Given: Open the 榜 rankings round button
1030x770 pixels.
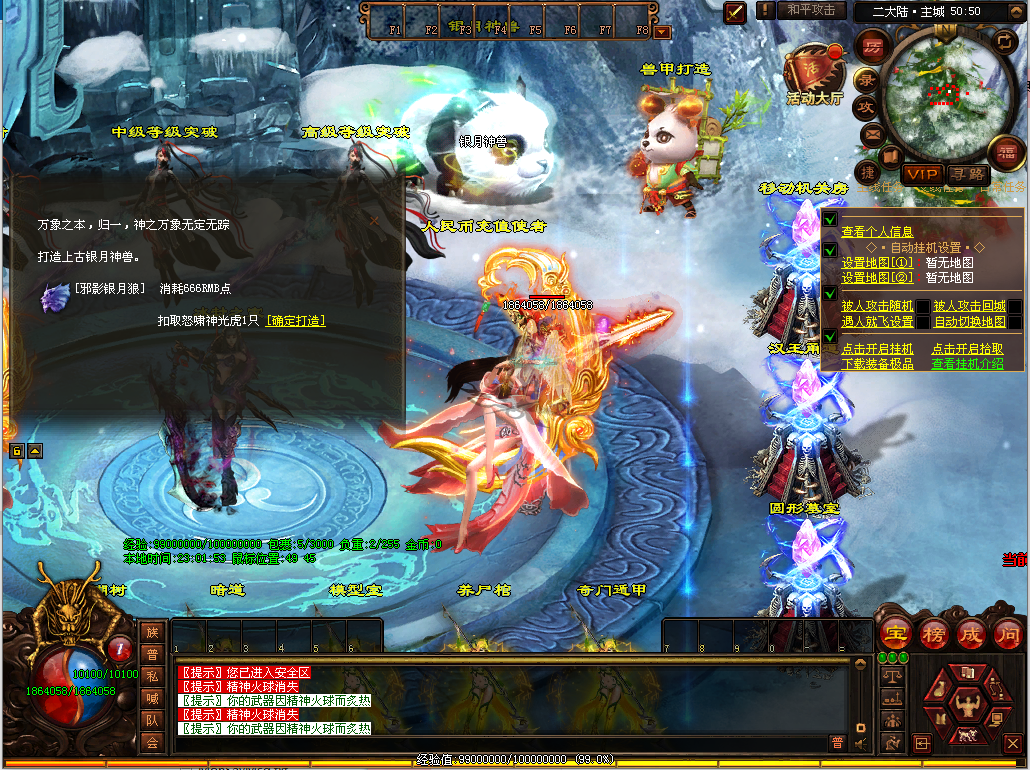Looking at the screenshot, I should [x=933, y=633].
